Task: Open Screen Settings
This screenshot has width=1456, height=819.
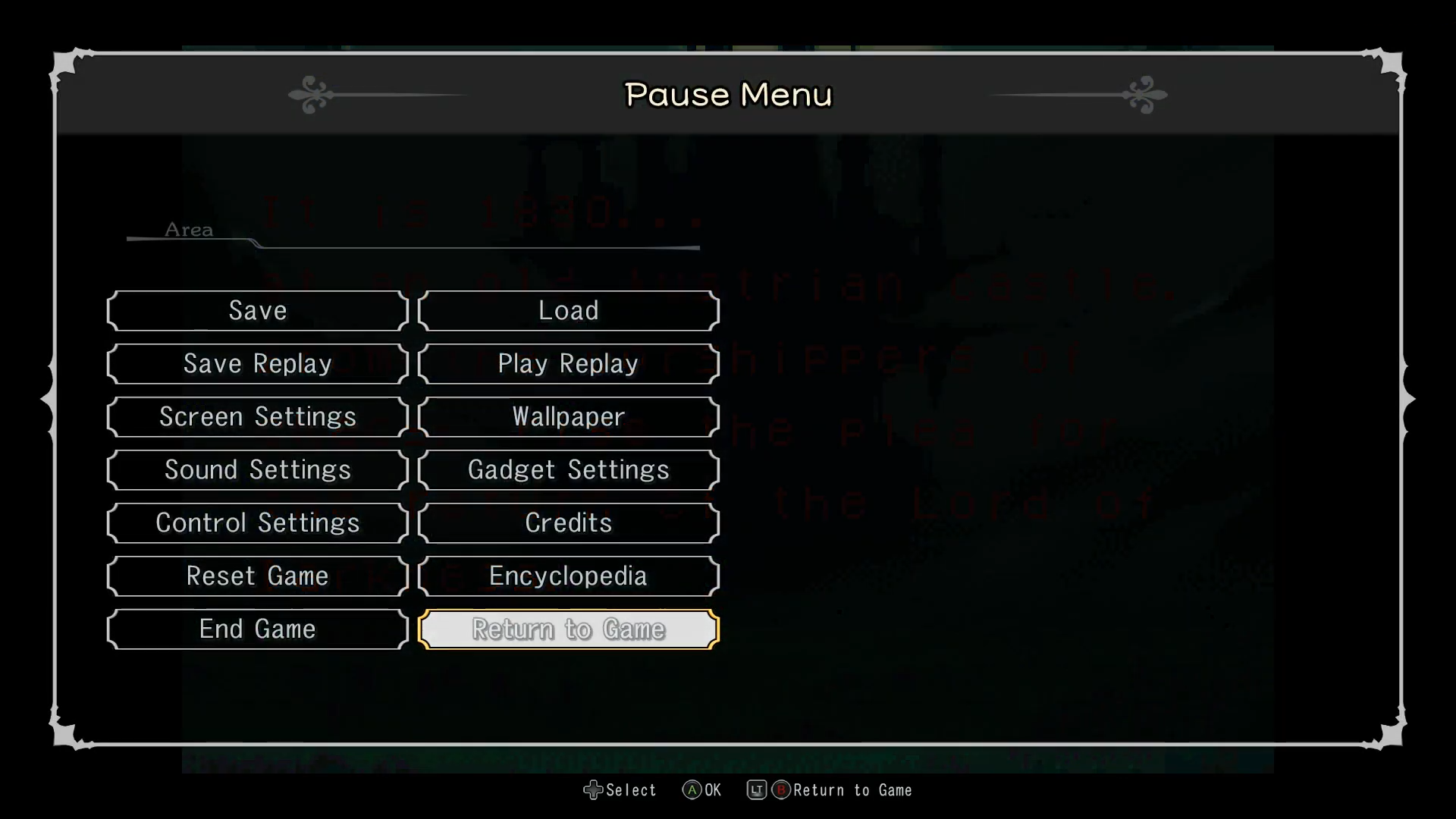Action: coord(258,417)
